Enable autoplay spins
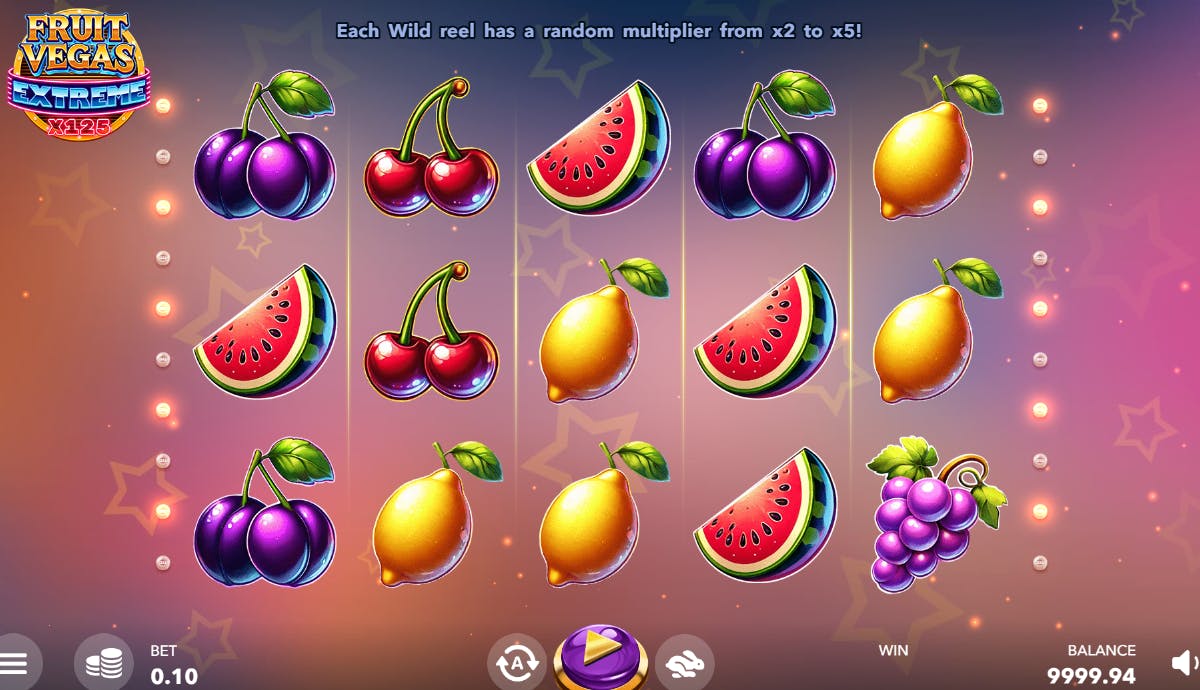 pos(517,662)
